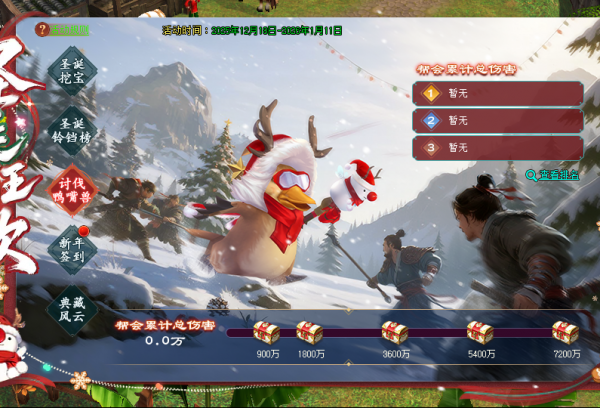This screenshot has width=600, height=408.
Task: Open the 5400万 damage reward chest
Action: tap(481, 333)
